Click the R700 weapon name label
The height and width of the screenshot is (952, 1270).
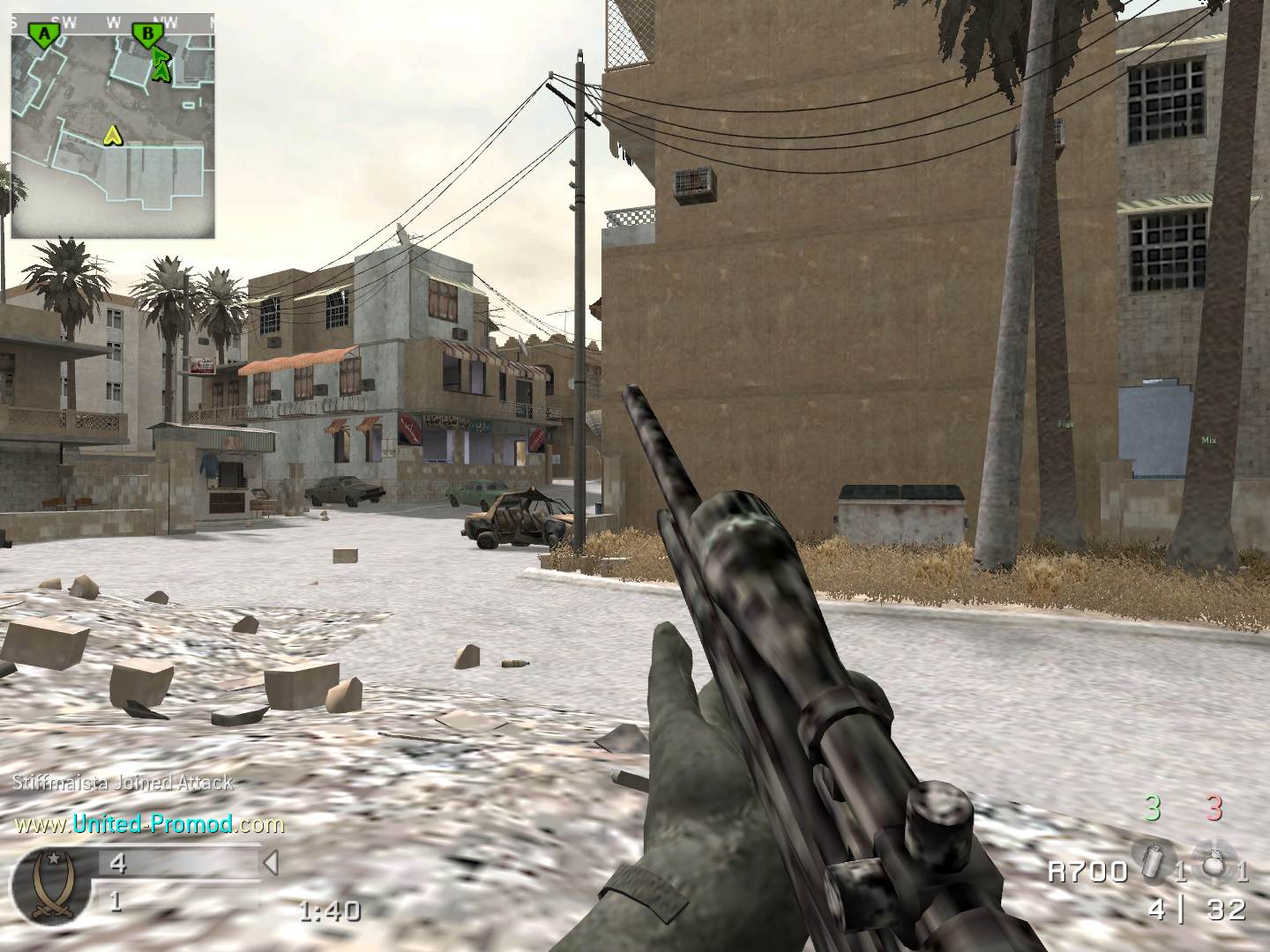click(x=1087, y=872)
